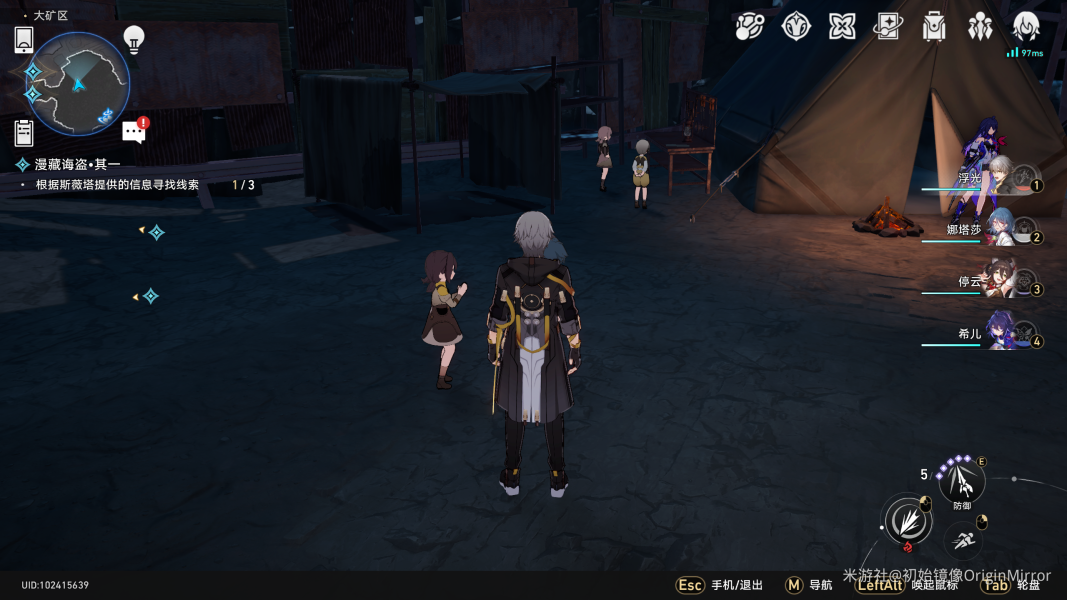1067x600 pixels.
Task: Open the chat bubble with red alert
Action: point(135,130)
